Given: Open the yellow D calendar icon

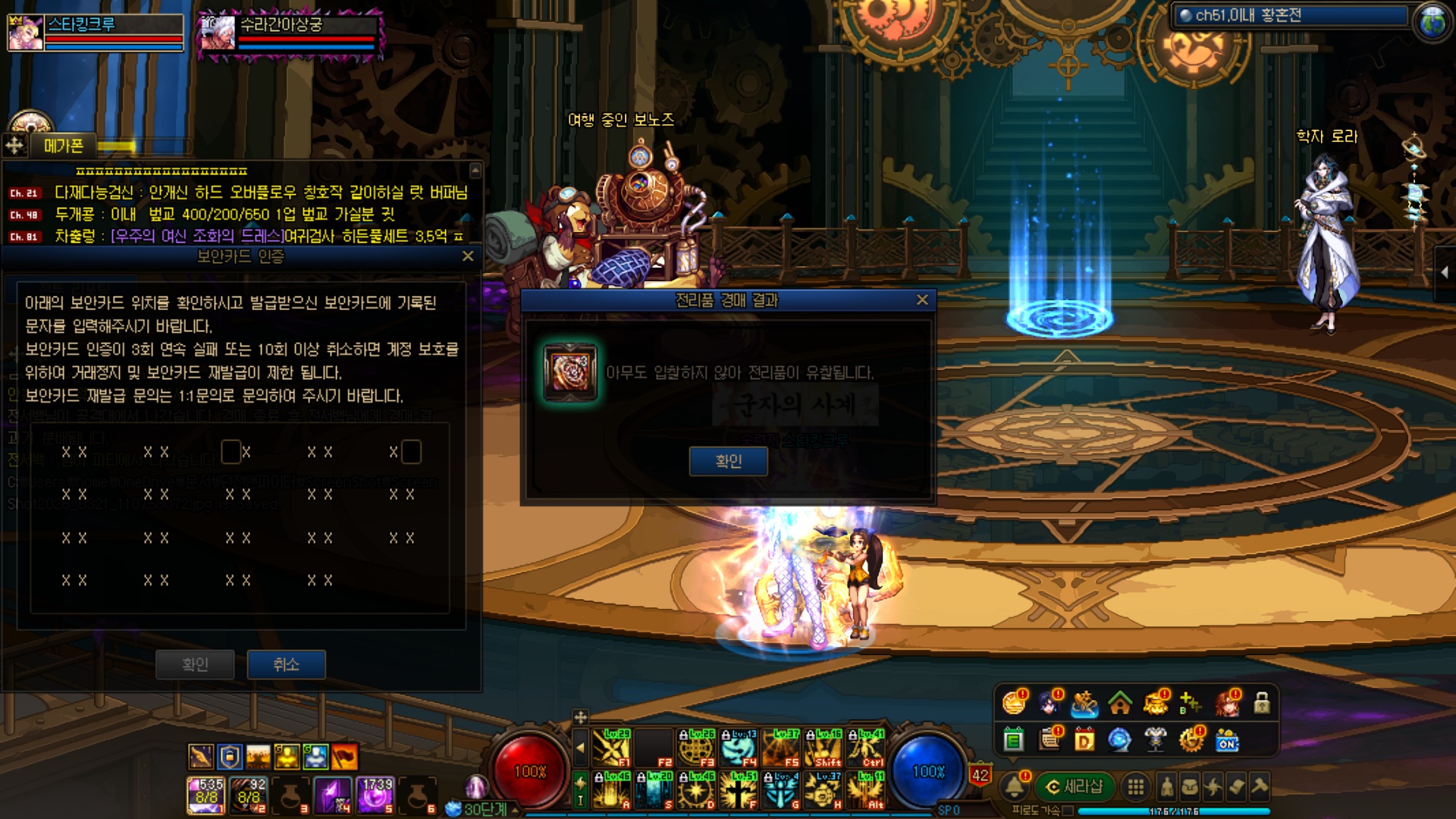Looking at the screenshot, I should click(x=1084, y=739).
